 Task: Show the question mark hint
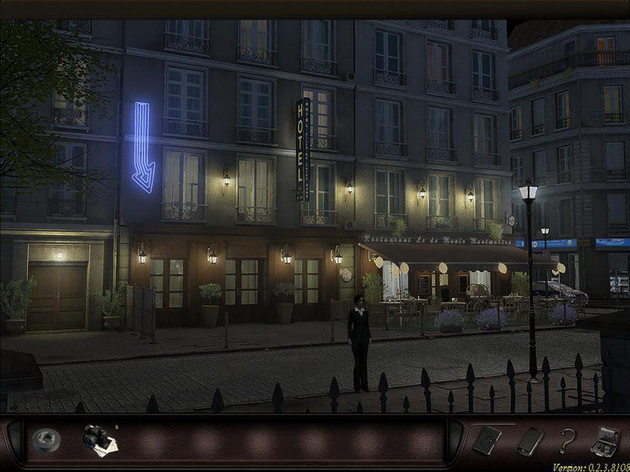tap(567, 440)
